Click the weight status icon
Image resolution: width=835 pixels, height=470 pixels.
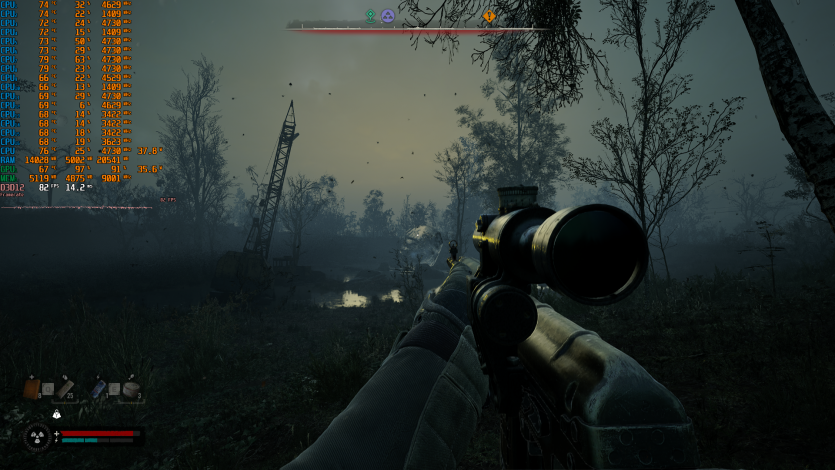(57, 414)
